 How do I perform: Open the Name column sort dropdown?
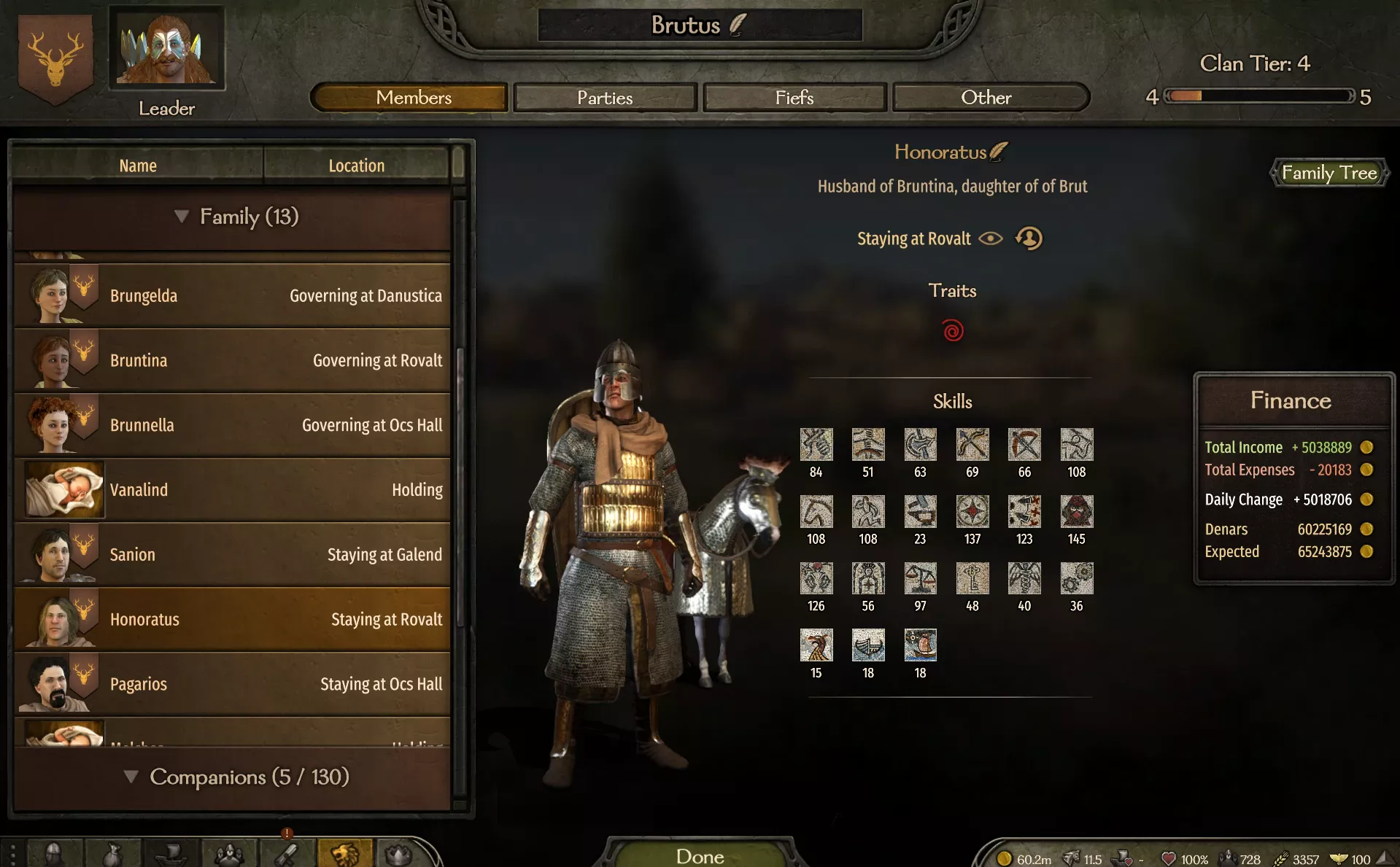(x=137, y=165)
